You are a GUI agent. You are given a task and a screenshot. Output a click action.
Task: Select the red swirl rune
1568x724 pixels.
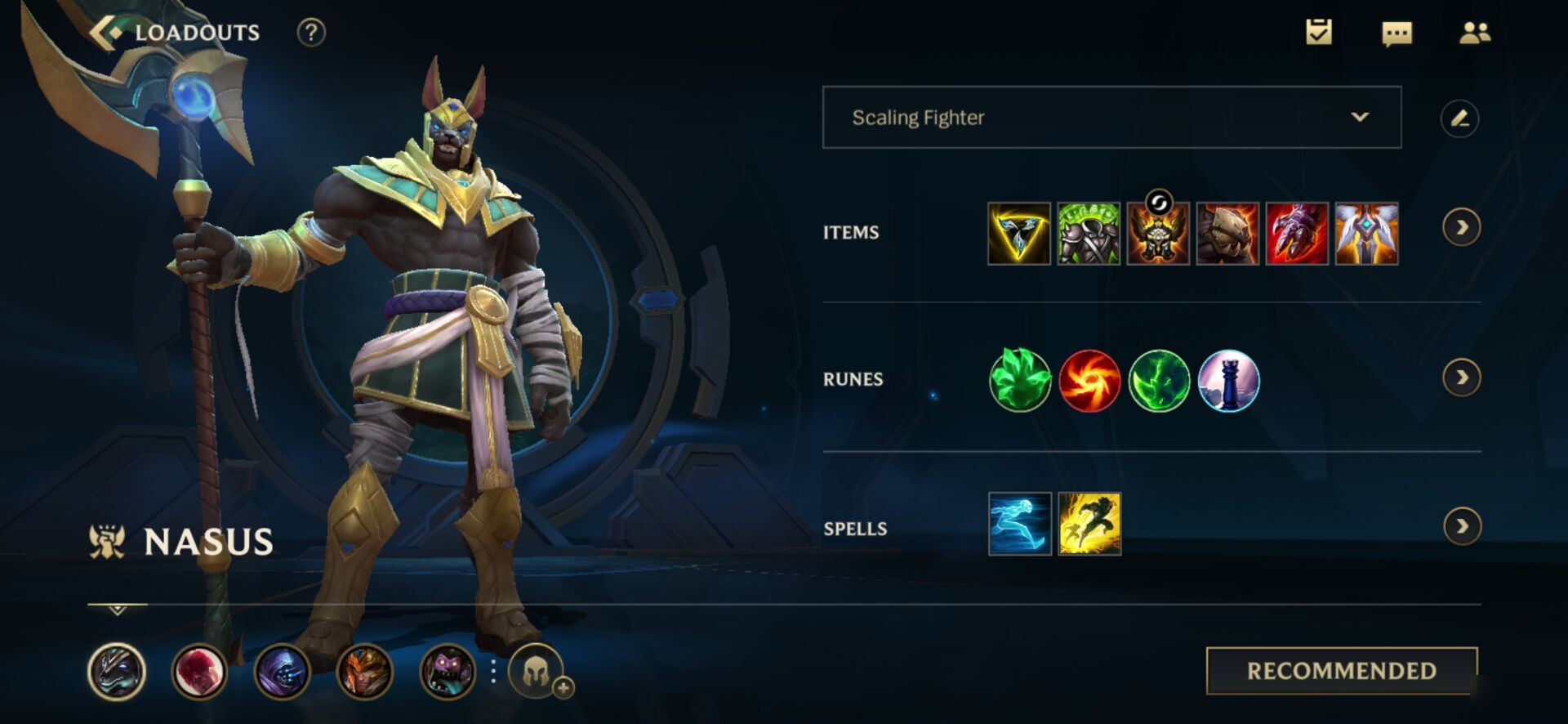click(x=1089, y=380)
